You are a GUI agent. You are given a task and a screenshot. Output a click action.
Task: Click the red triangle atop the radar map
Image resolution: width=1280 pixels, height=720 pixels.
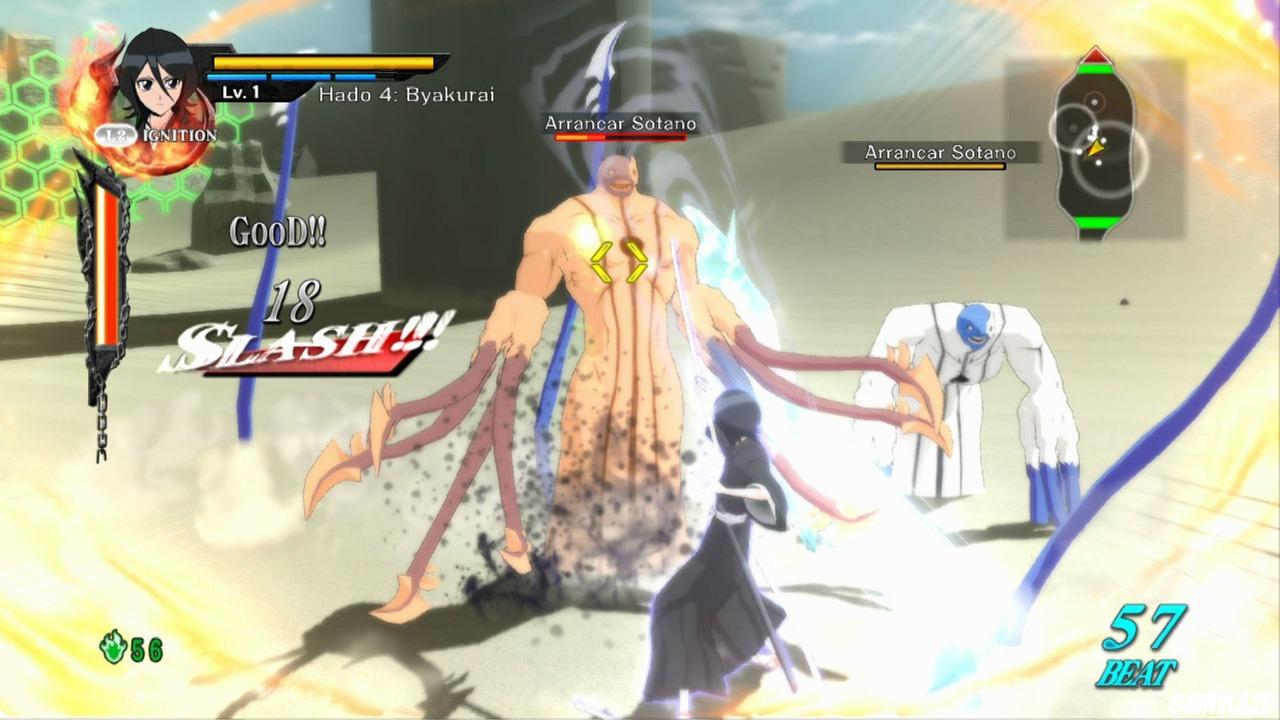click(x=1095, y=55)
